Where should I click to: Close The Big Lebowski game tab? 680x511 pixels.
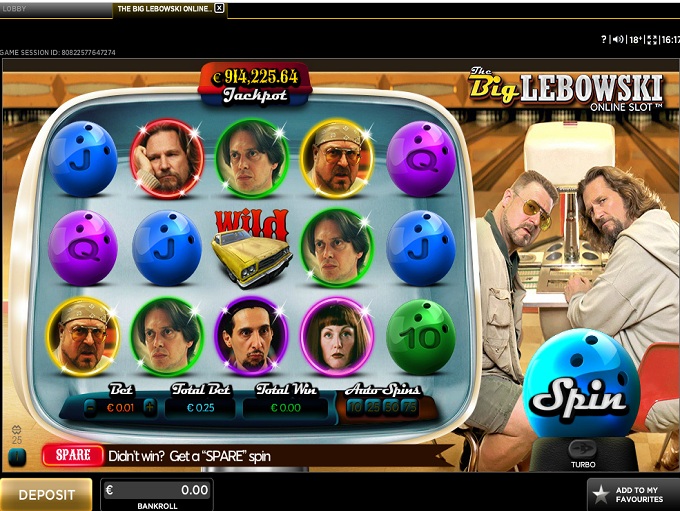point(220,8)
